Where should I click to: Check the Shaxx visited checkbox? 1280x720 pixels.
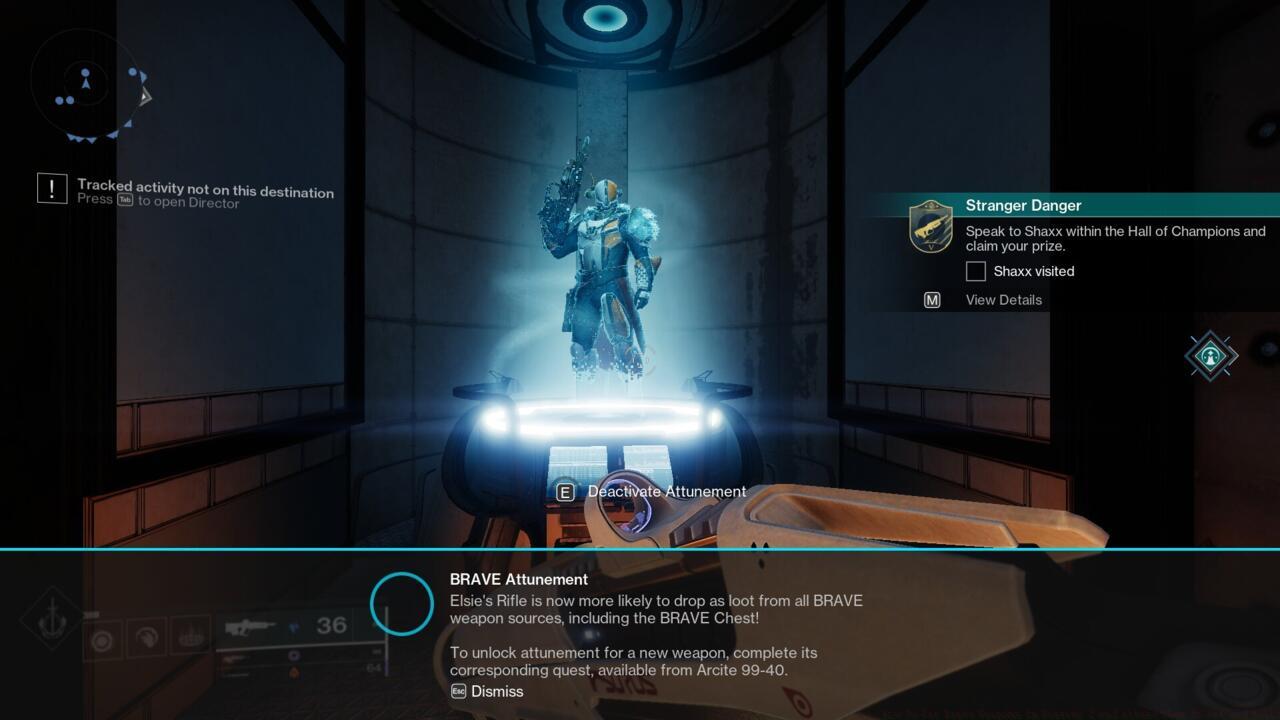click(975, 271)
